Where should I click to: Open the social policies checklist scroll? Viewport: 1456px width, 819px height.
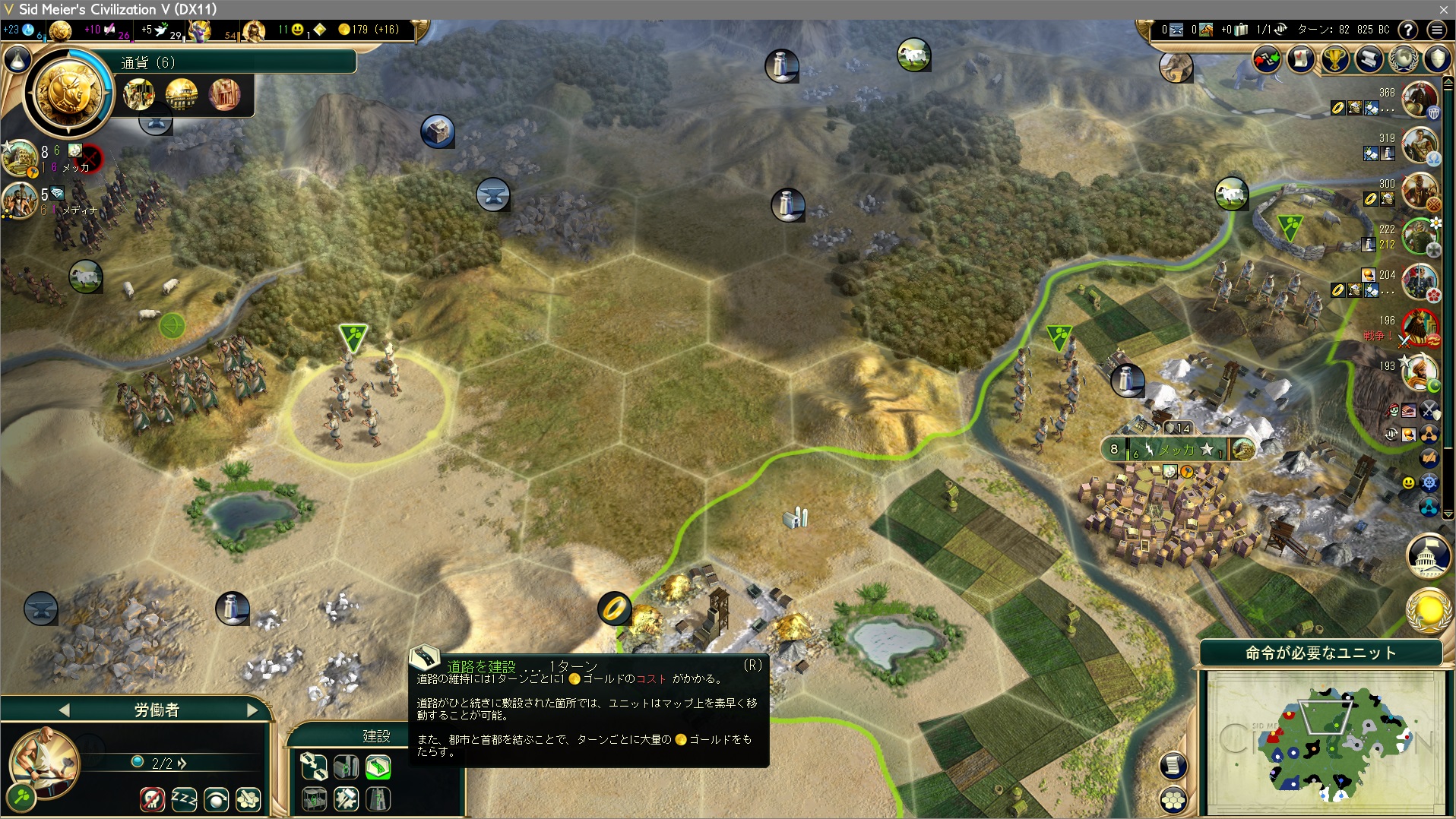pyautogui.click(x=1301, y=58)
